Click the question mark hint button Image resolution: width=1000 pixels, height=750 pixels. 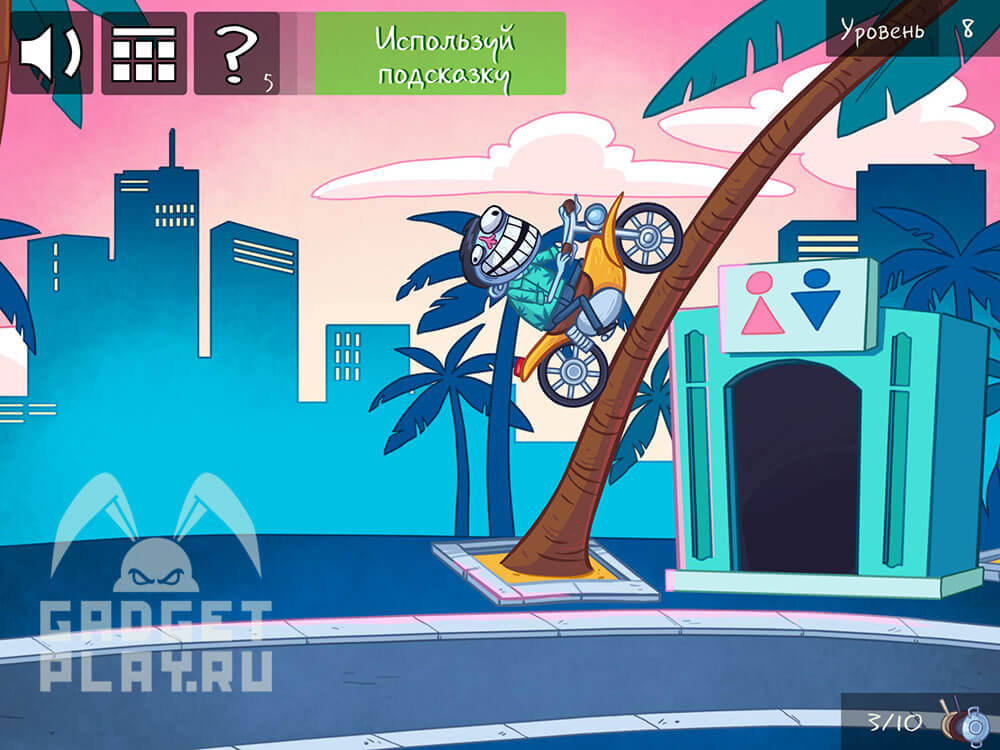pos(237,53)
